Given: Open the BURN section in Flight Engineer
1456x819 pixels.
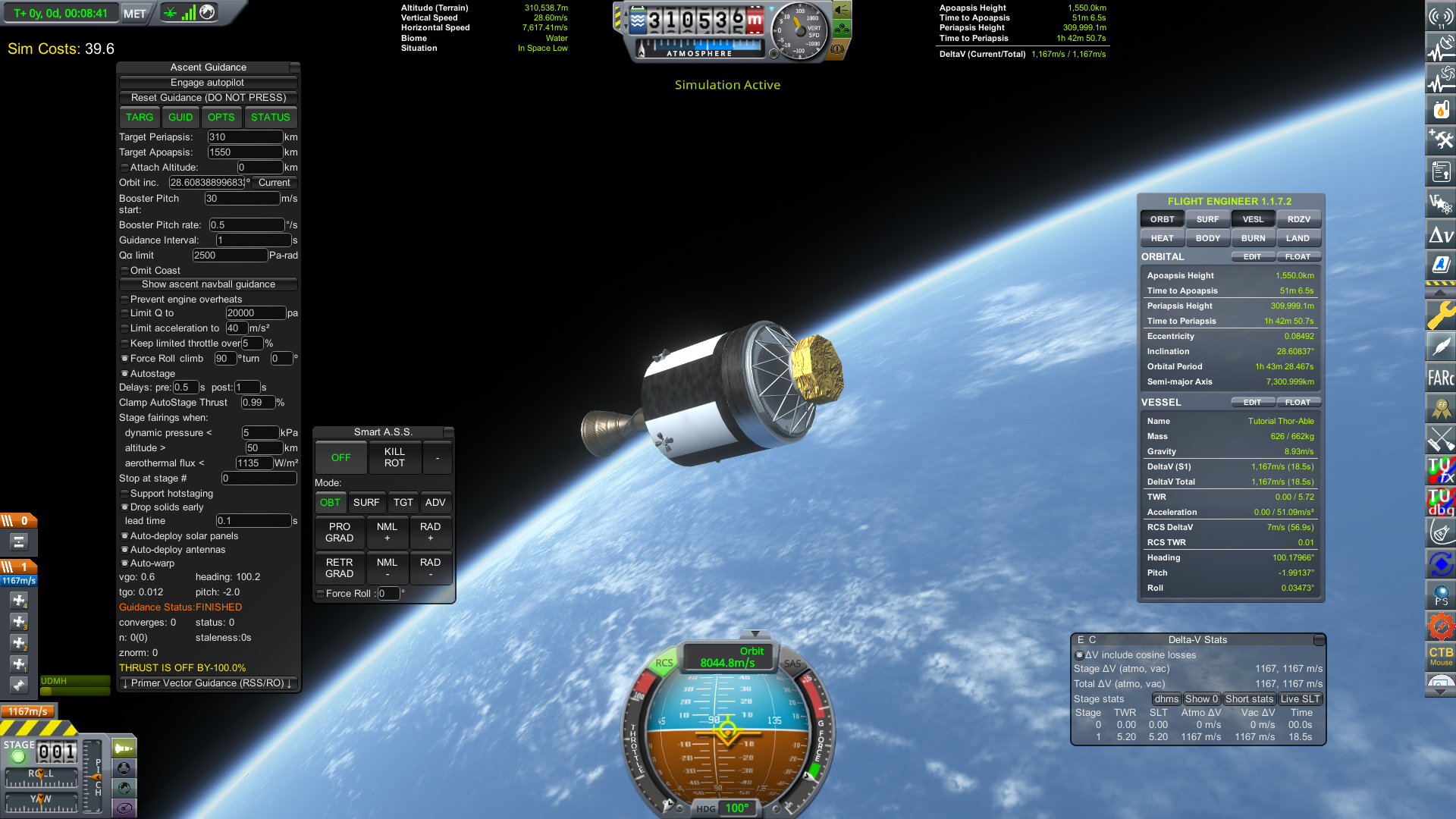Looking at the screenshot, I should coord(1253,238).
